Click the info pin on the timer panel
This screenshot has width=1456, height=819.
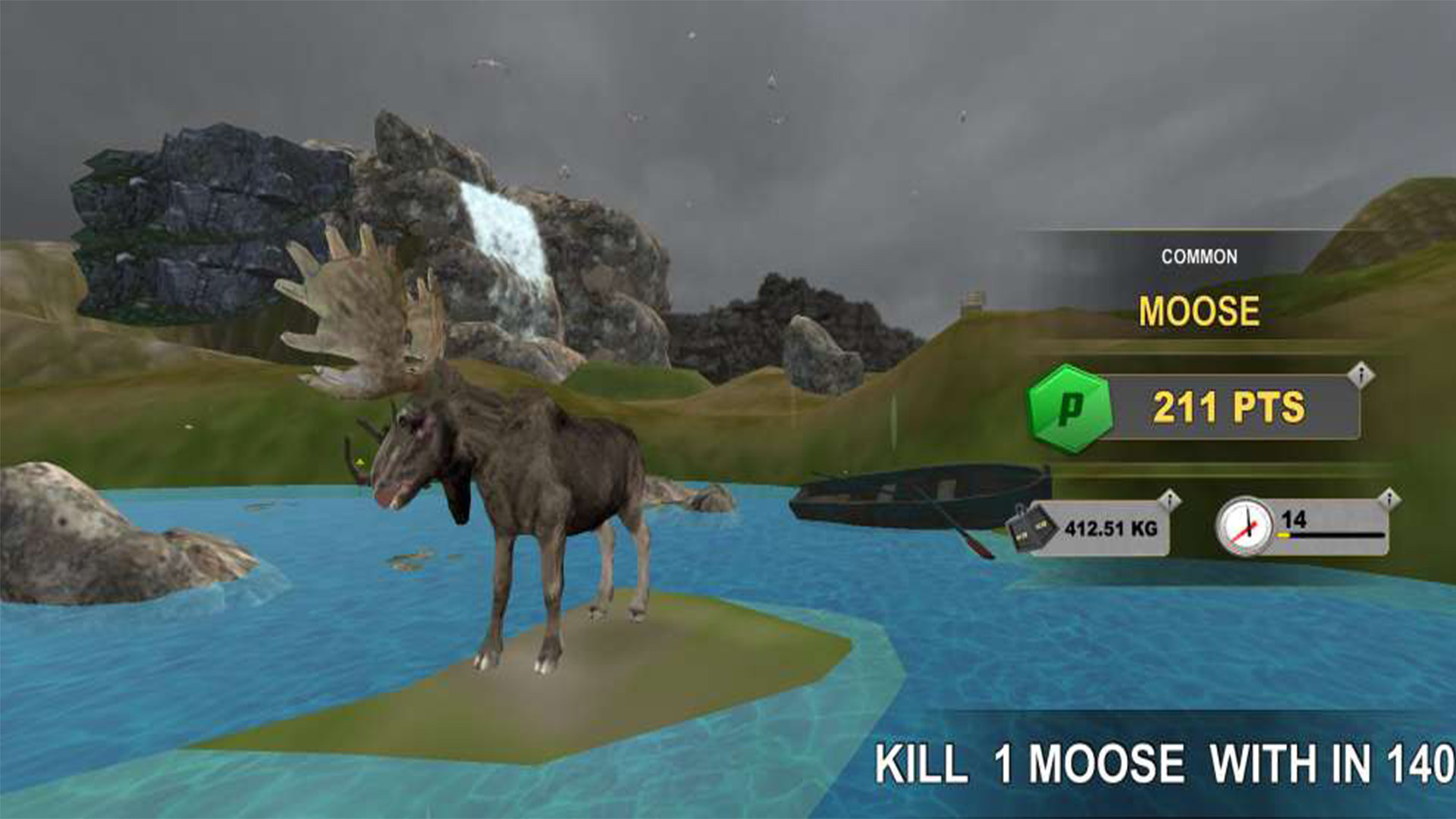[x=1389, y=499]
